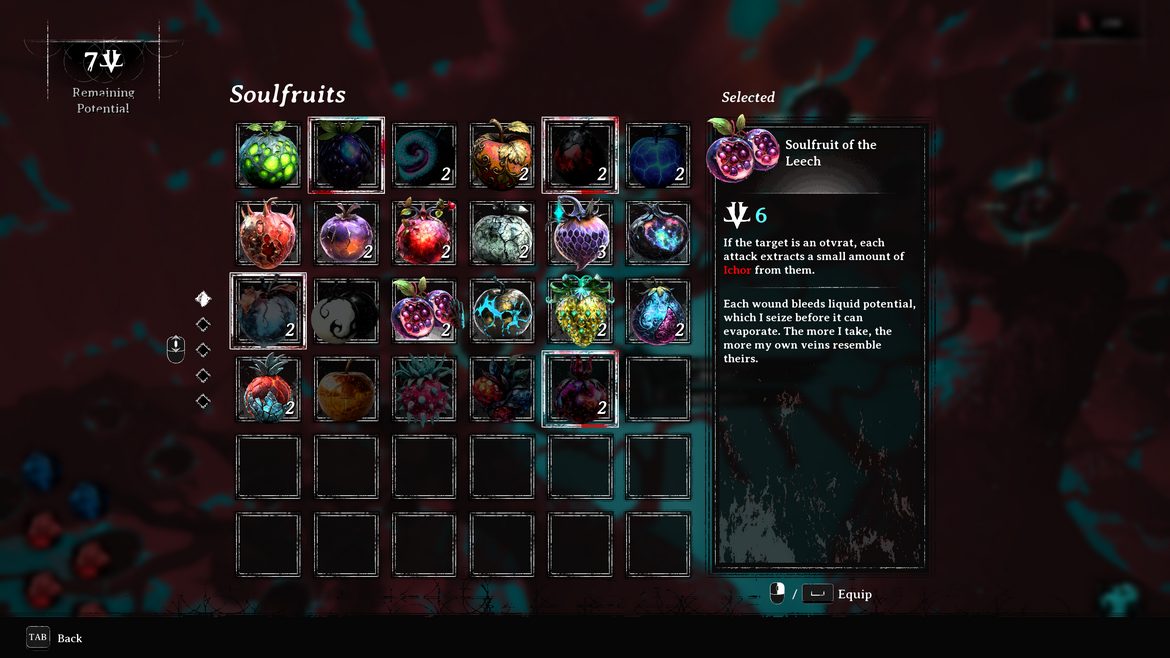Choose the red crimson soulfruit with berry sprigs
This screenshot has height=658, width=1170.
tap(502, 390)
